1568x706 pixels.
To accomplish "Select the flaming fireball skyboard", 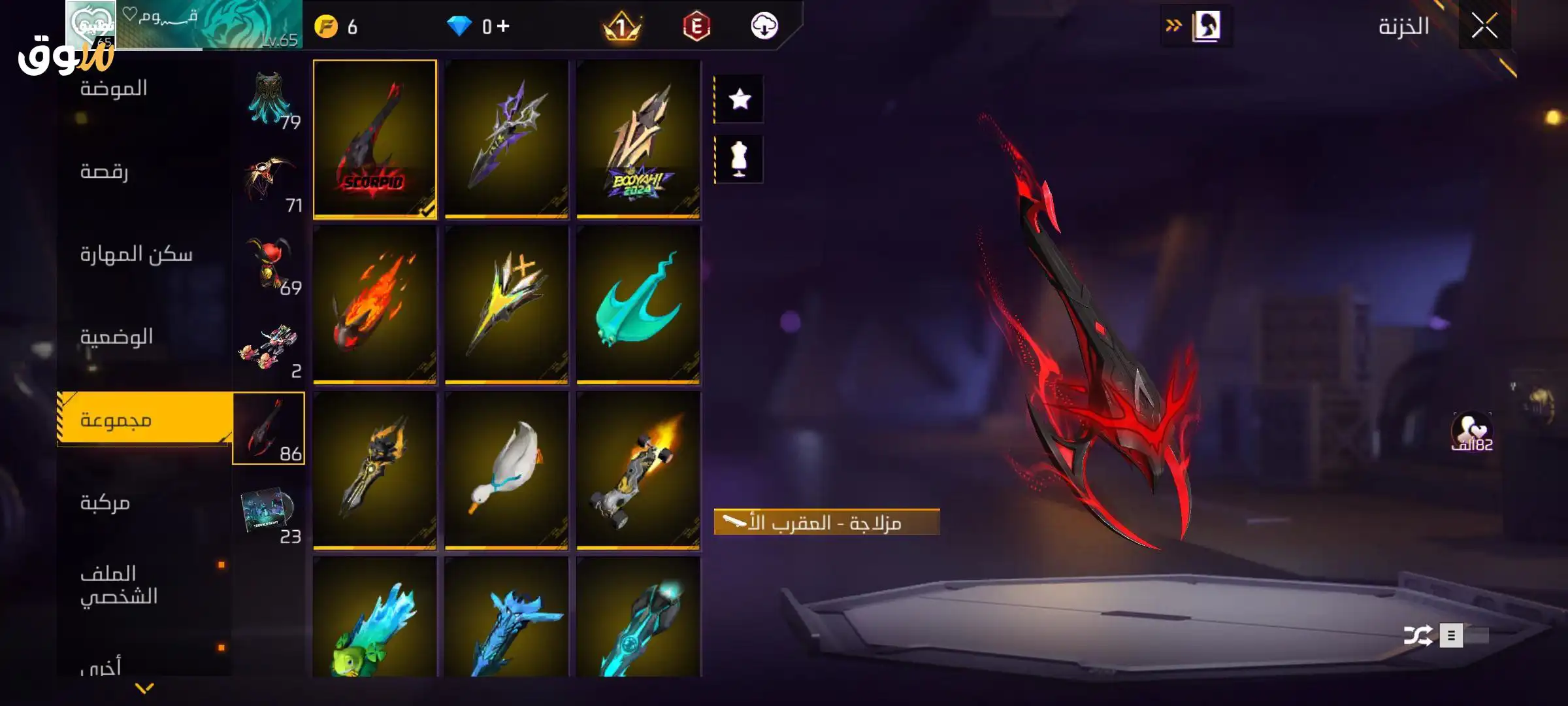I will click(x=374, y=304).
